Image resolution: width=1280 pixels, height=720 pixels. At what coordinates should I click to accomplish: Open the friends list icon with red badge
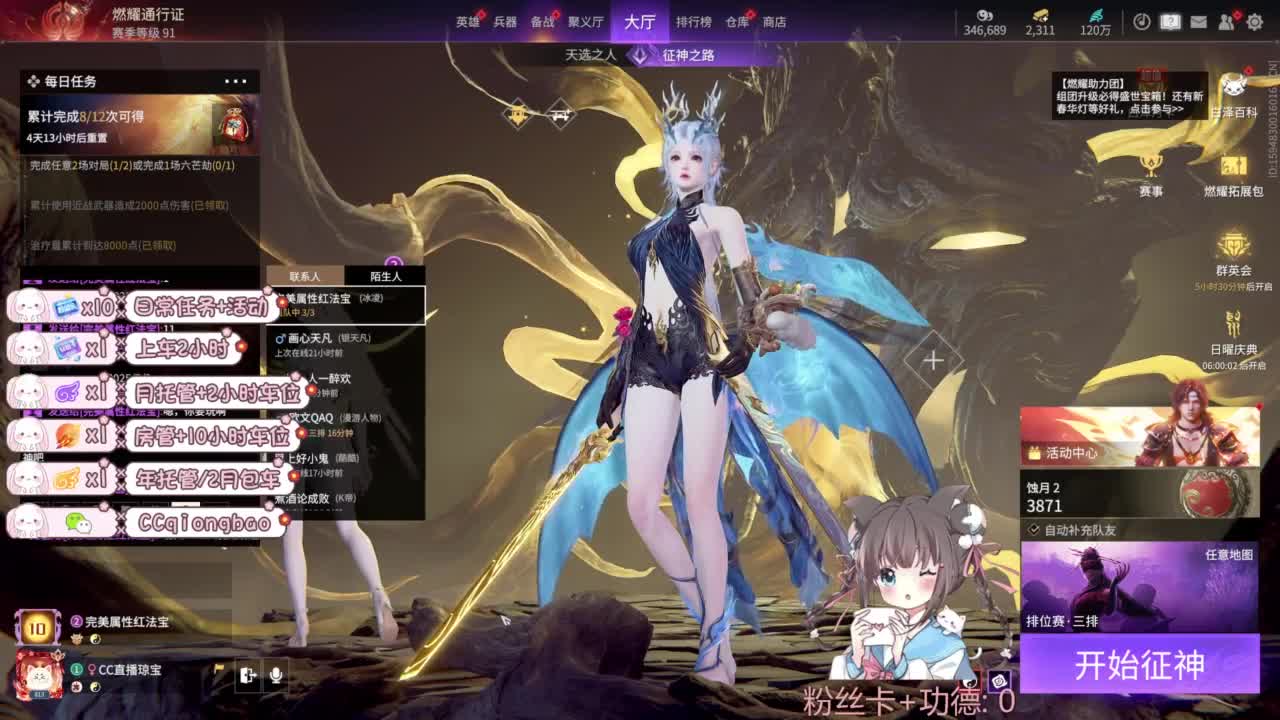click(1224, 22)
